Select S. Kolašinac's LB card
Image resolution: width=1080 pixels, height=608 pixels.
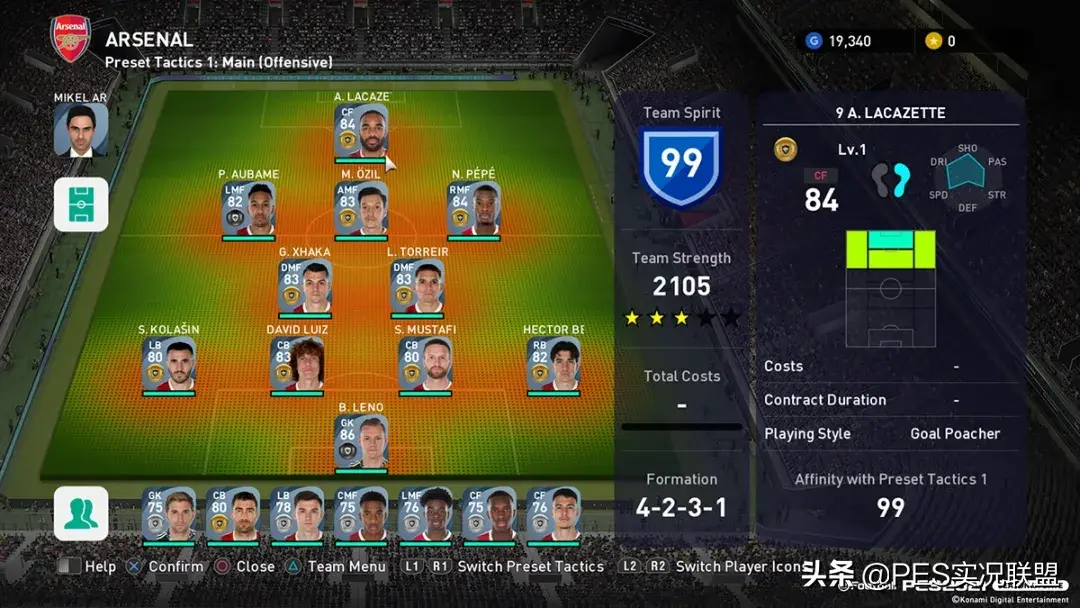[x=169, y=364]
